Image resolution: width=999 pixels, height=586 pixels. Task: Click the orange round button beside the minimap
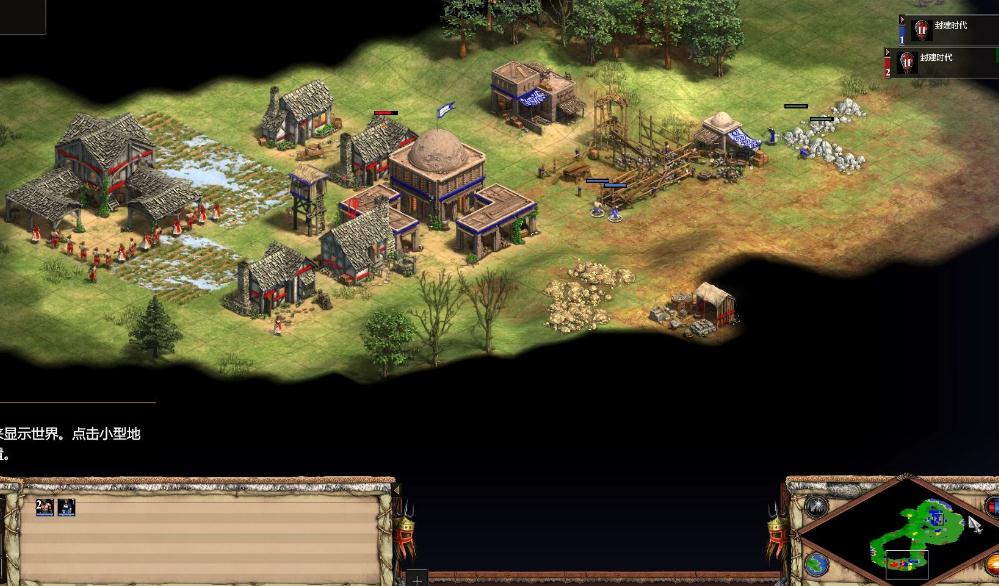pyautogui.click(x=992, y=565)
